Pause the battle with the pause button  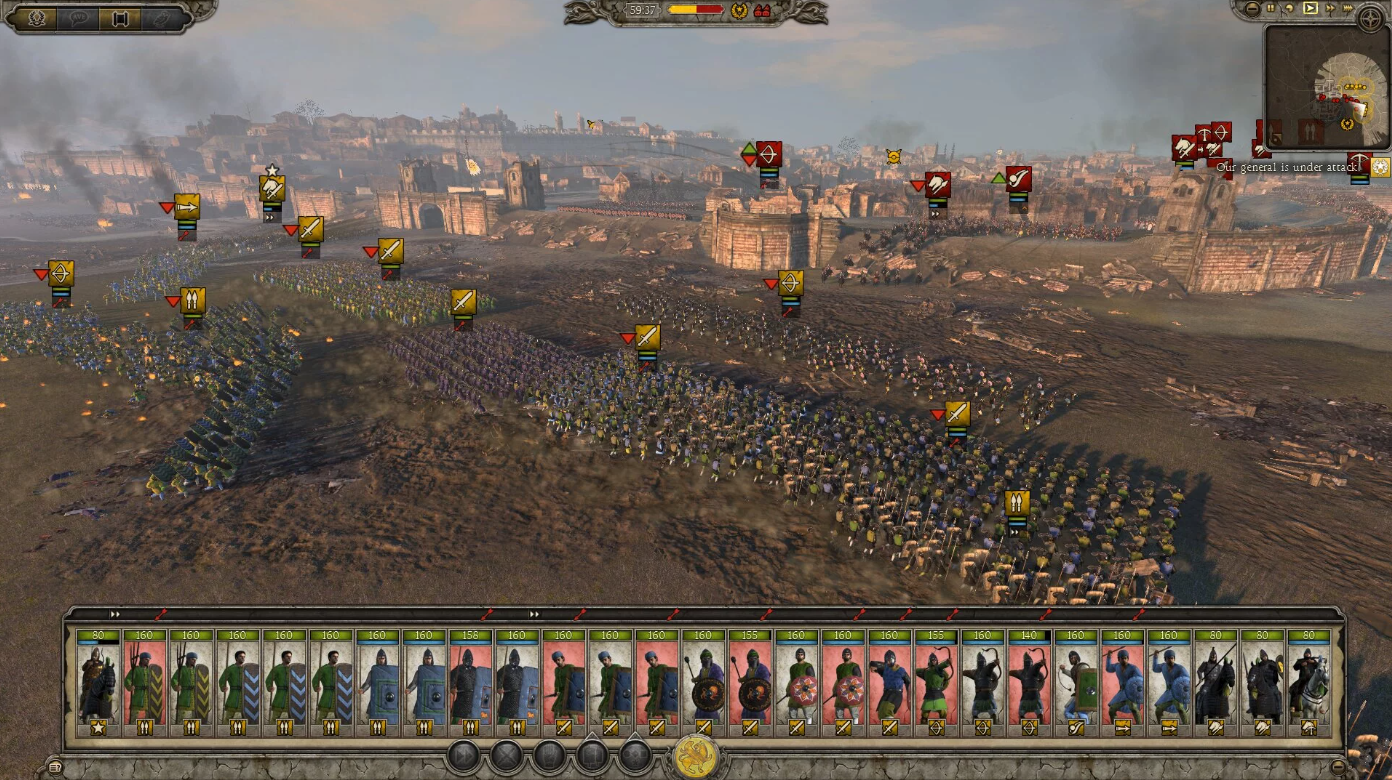pyautogui.click(x=1271, y=8)
